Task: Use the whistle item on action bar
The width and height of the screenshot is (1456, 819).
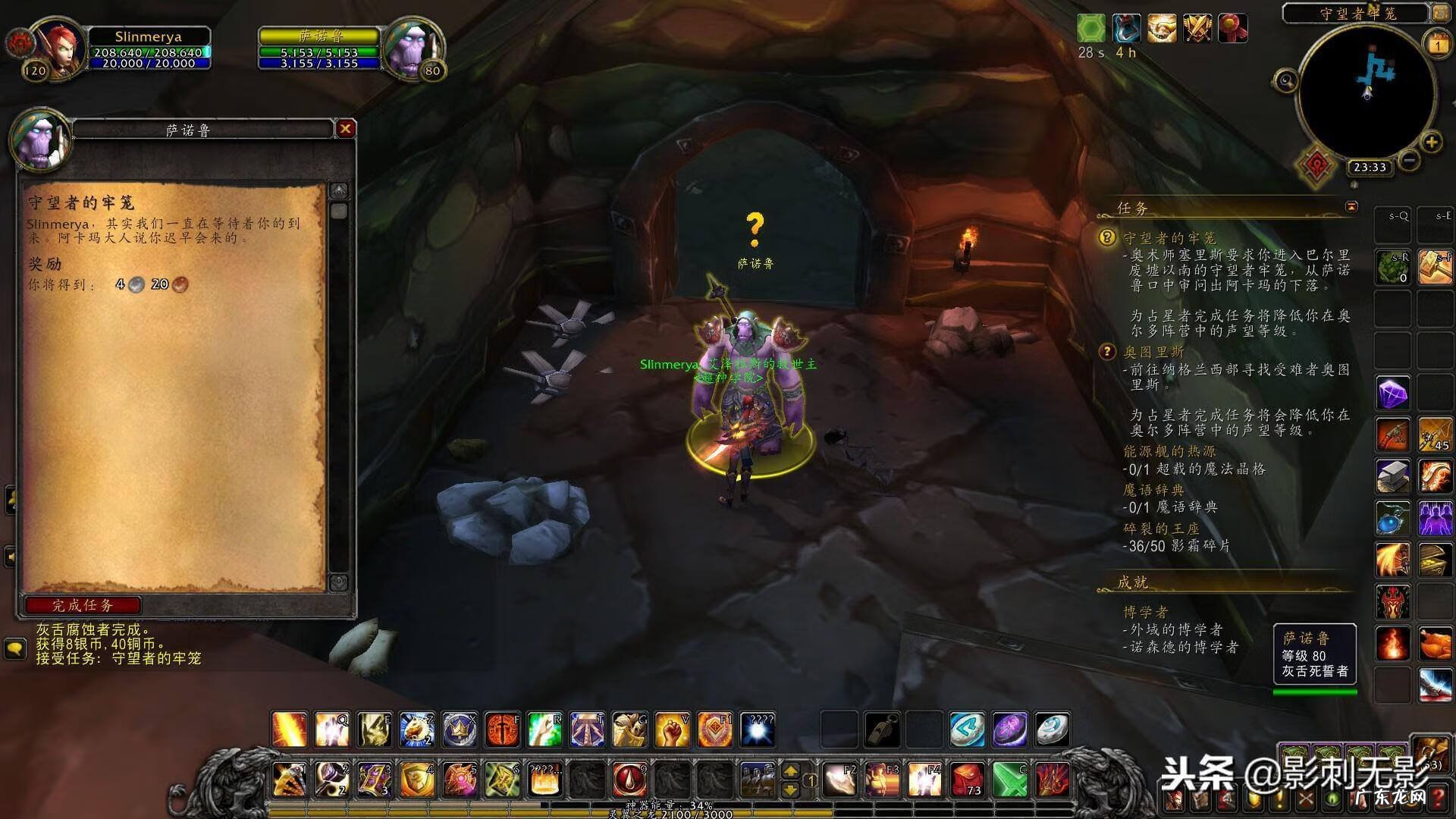Action: [x=882, y=730]
